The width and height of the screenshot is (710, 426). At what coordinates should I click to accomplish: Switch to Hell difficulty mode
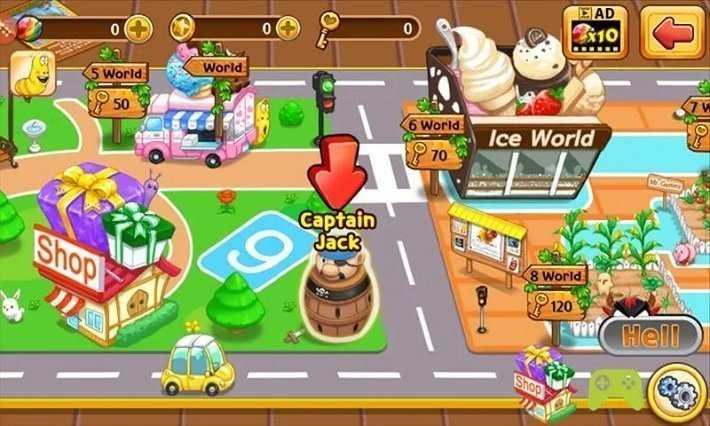click(x=650, y=336)
